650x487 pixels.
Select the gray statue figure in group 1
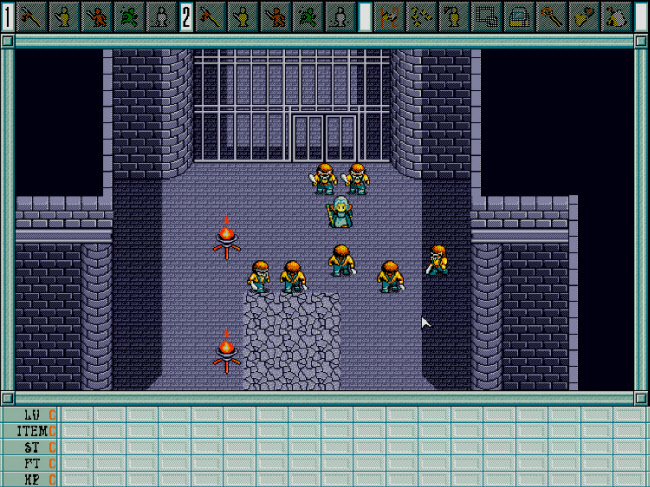(162, 16)
